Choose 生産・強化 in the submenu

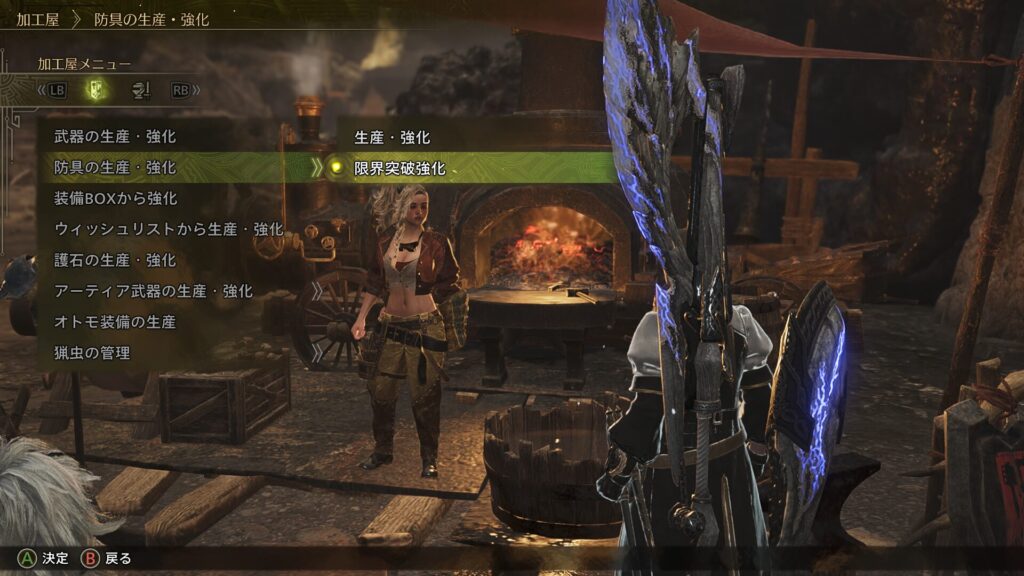(x=392, y=137)
